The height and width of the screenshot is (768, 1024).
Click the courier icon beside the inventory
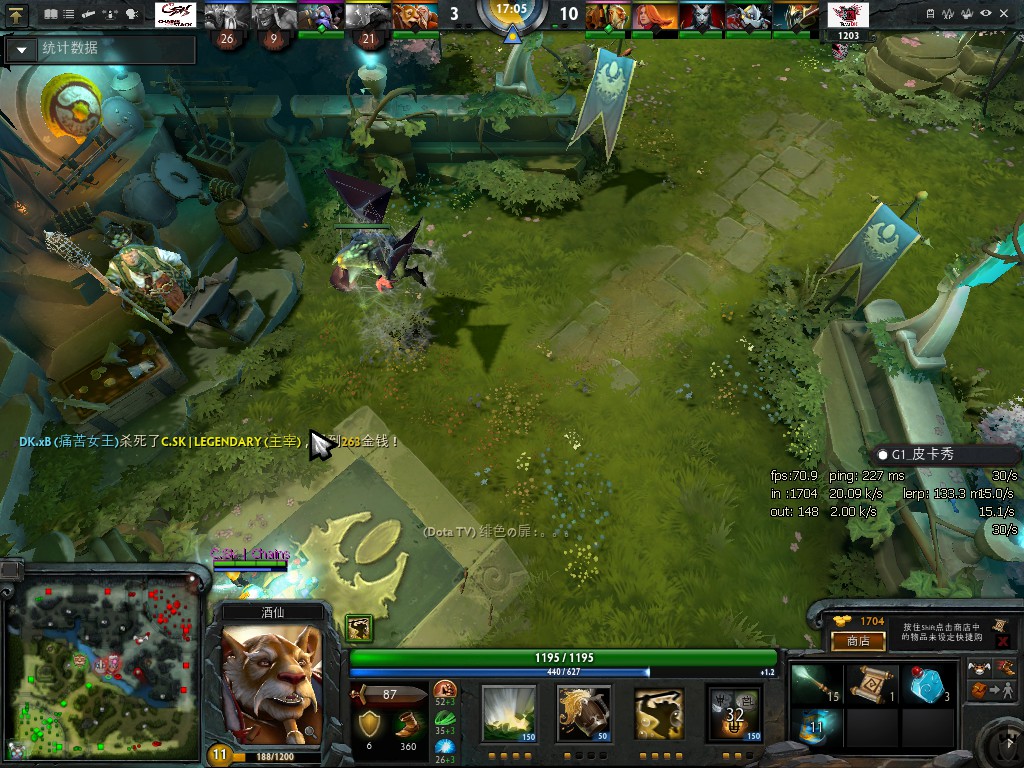tap(979, 668)
